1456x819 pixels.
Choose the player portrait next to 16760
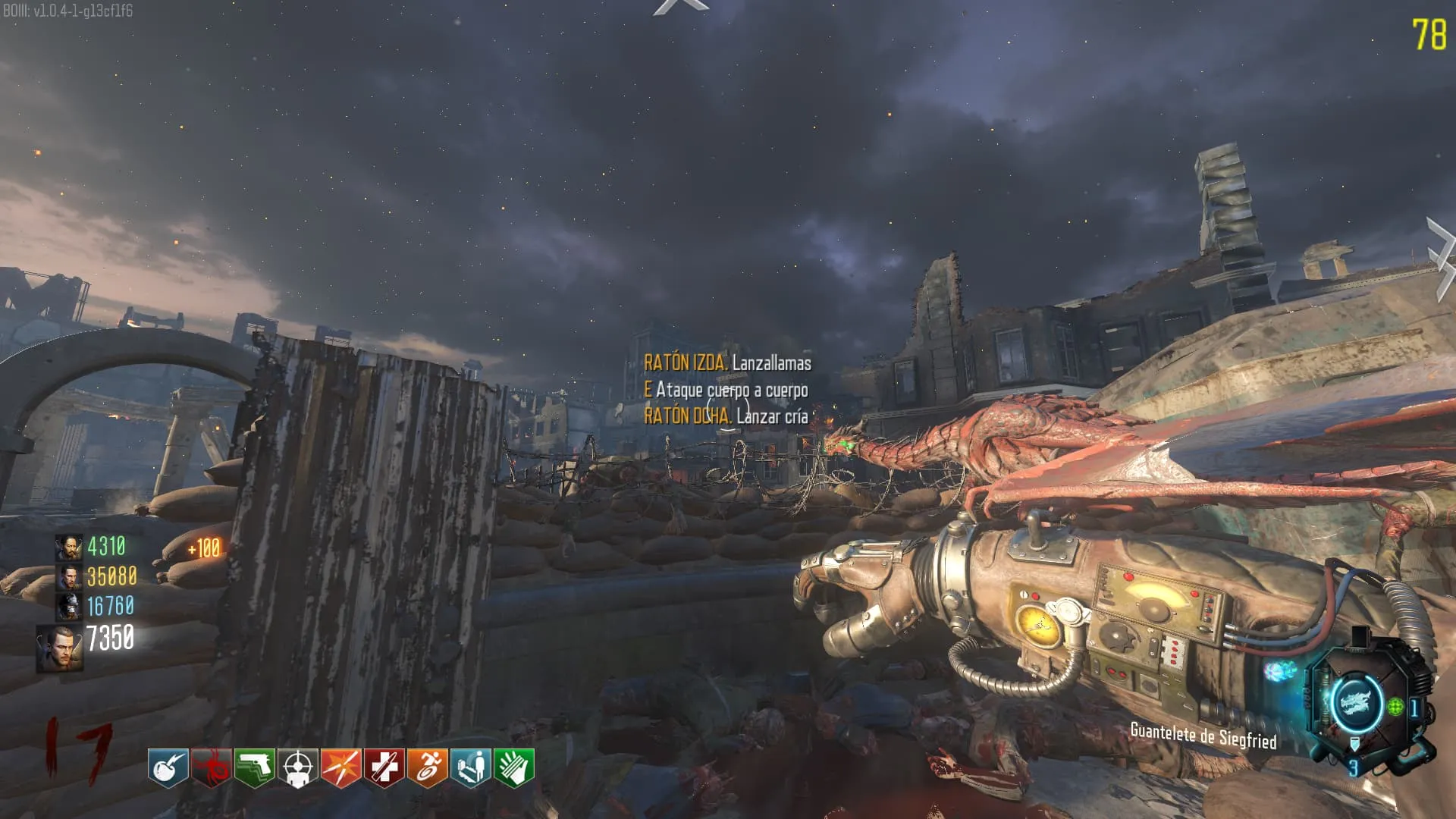coord(69,607)
